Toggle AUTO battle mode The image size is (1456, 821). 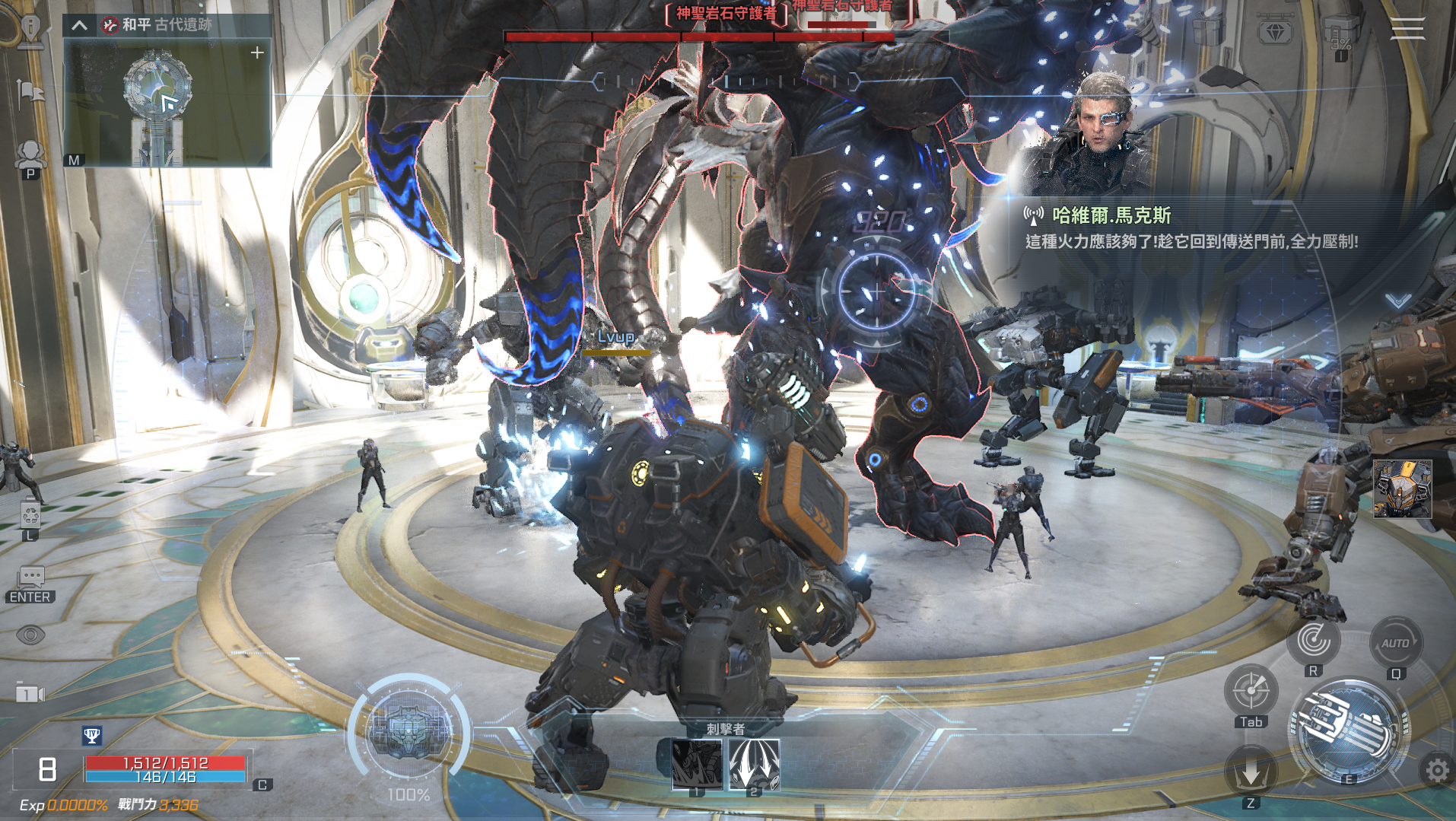click(1395, 644)
